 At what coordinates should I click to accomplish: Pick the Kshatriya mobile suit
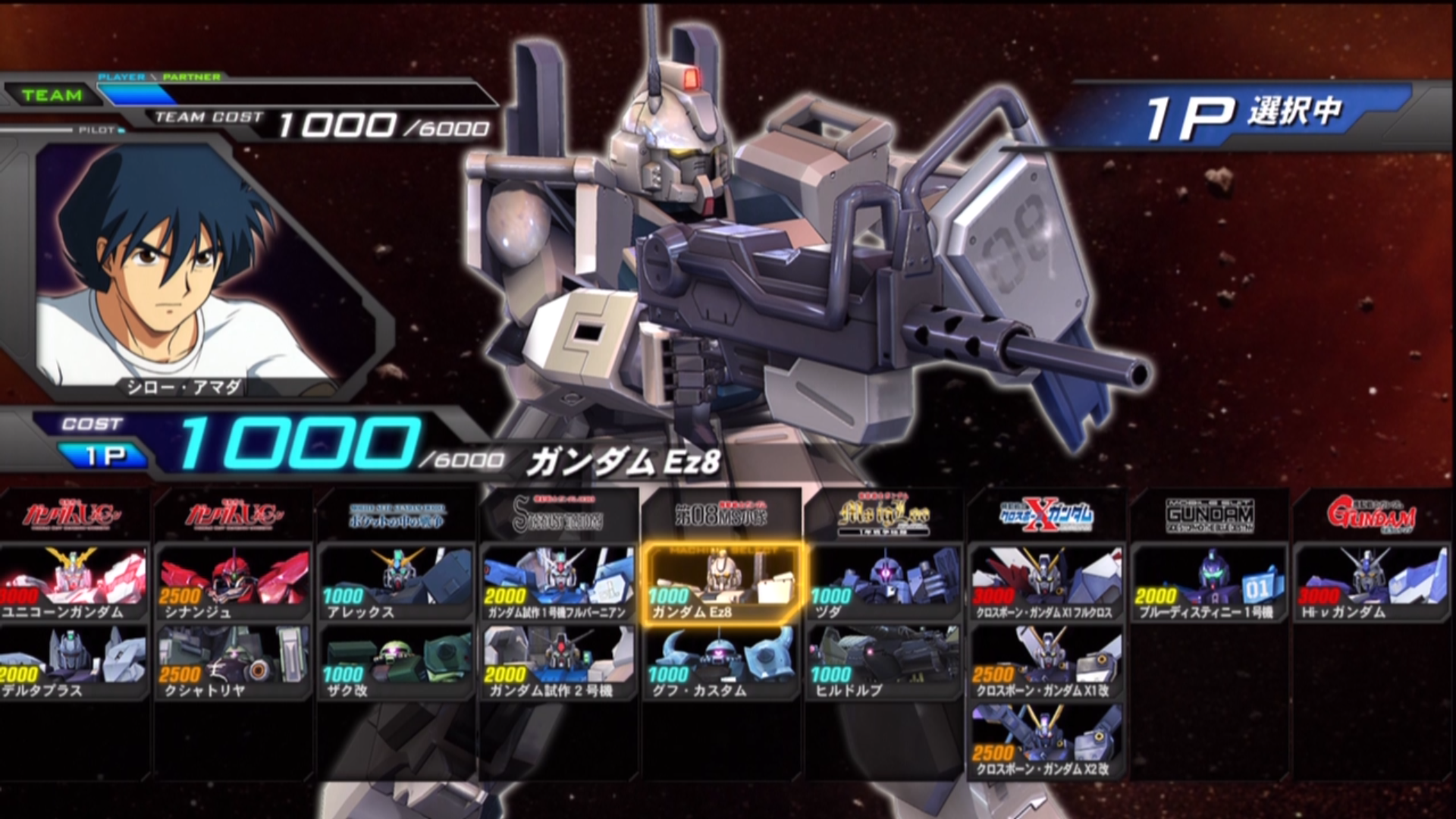click(234, 661)
